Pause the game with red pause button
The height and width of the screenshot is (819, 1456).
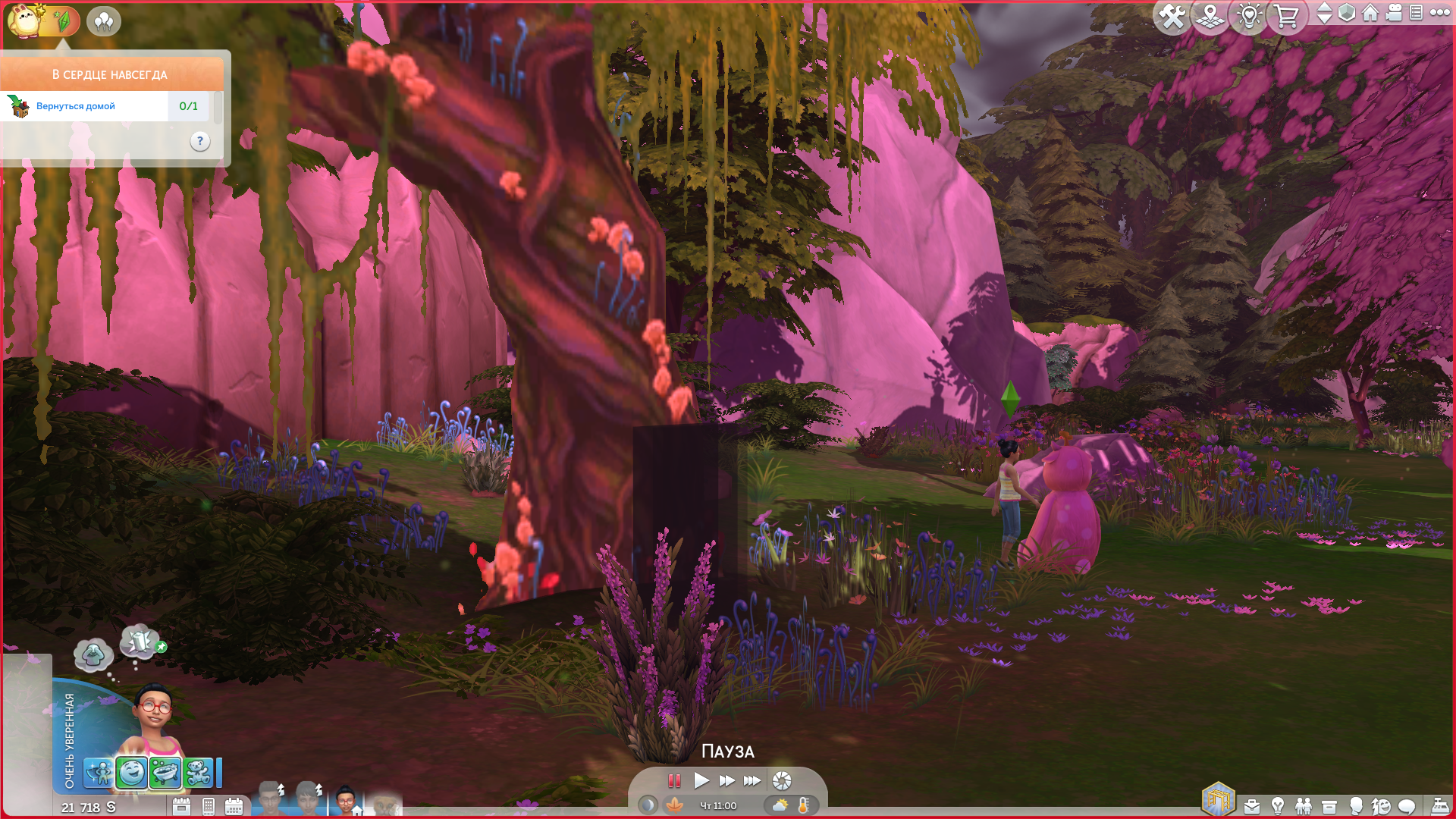point(673,780)
